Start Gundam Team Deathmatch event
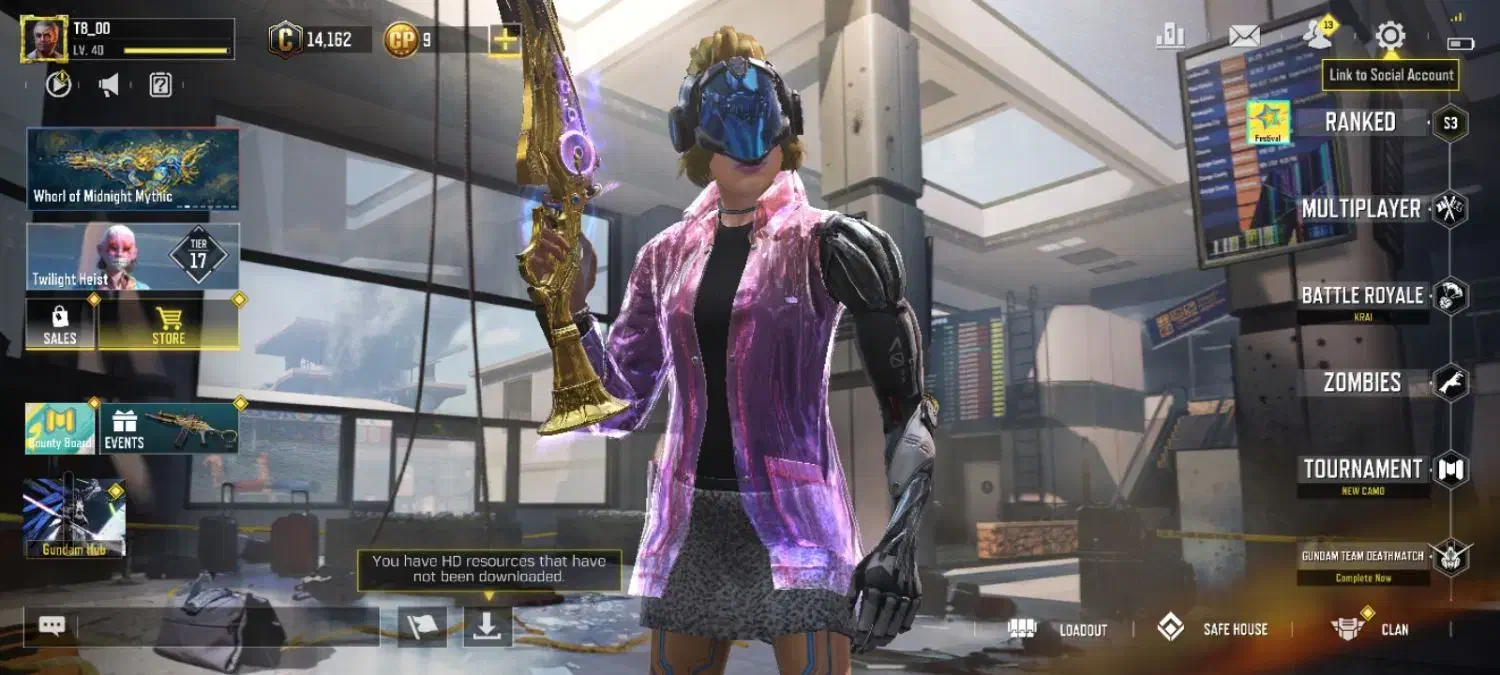The image size is (1500, 675). tap(1362, 557)
